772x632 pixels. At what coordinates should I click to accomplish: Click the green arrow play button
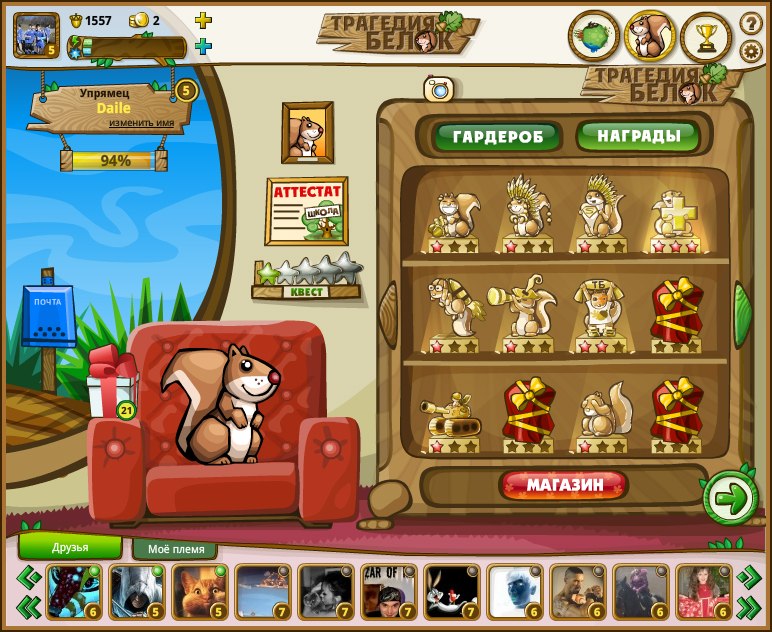click(x=732, y=496)
